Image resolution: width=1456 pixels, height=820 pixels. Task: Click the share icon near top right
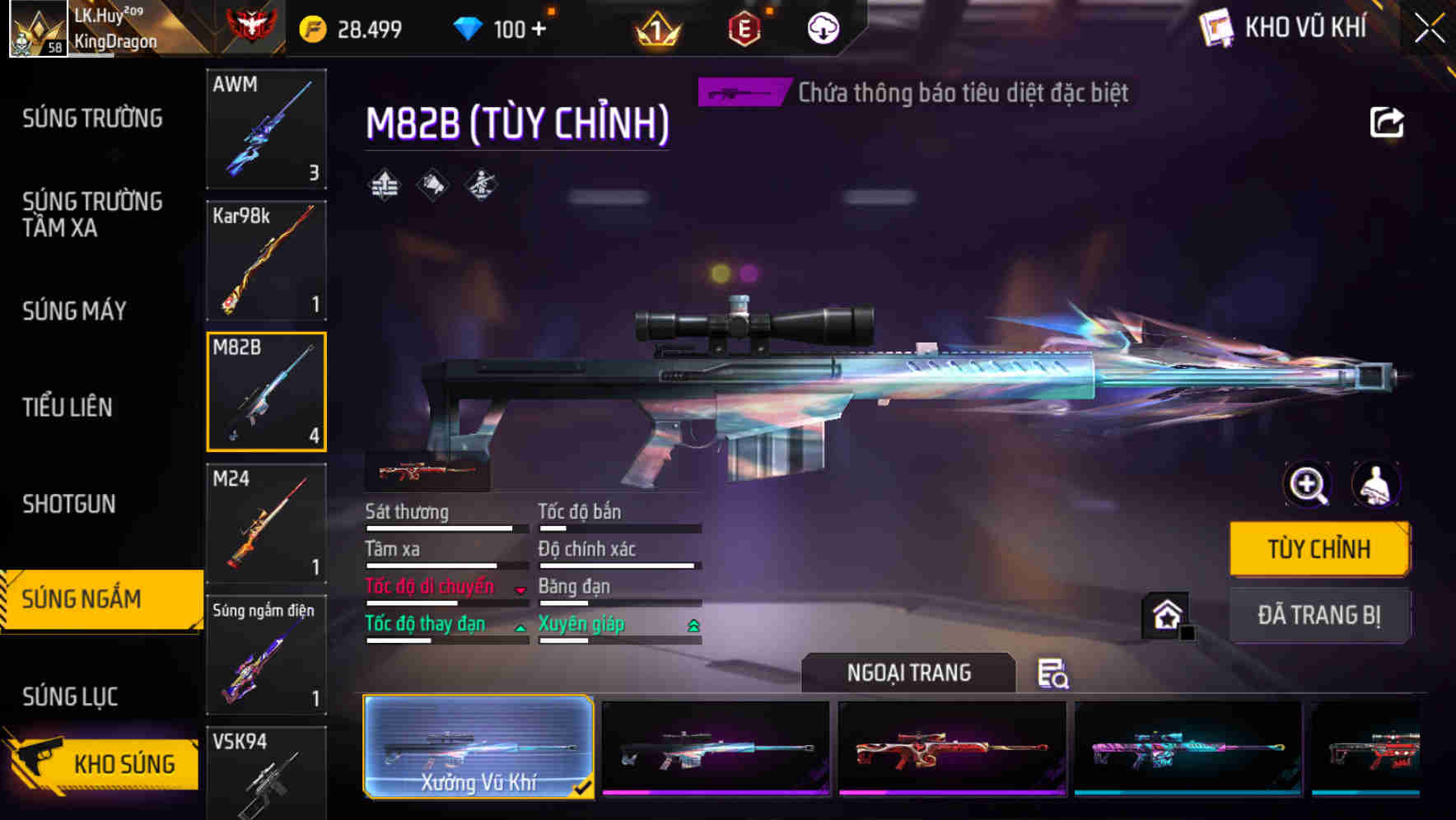coord(1387,122)
